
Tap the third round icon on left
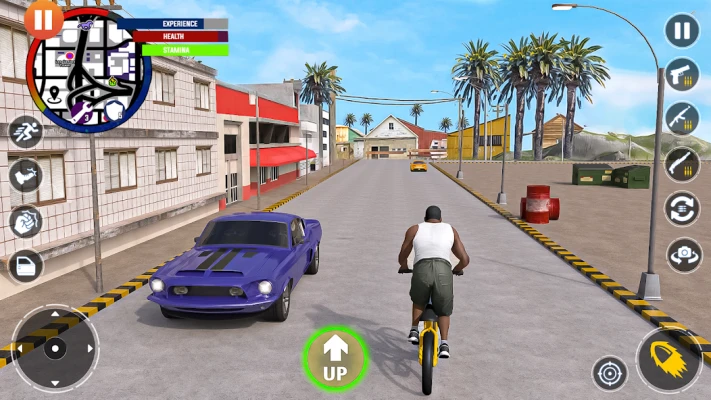pos(25,221)
